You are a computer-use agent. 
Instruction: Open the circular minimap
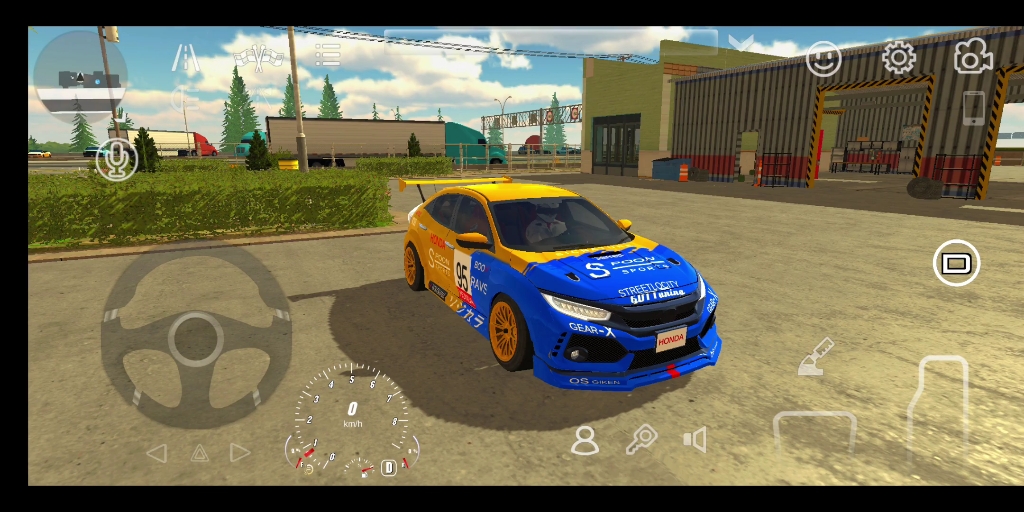[80, 77]
